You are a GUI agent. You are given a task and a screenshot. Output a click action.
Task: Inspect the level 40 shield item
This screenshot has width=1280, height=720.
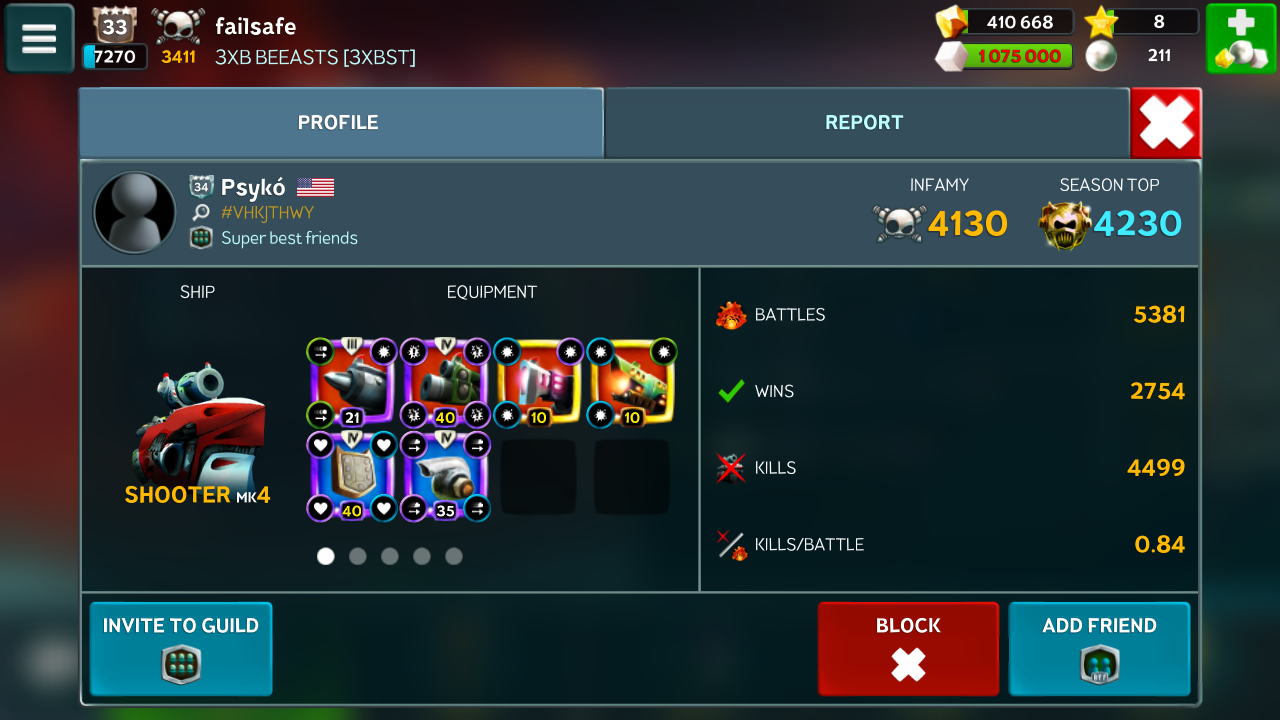pyautogui.click(x=352, y=477)
